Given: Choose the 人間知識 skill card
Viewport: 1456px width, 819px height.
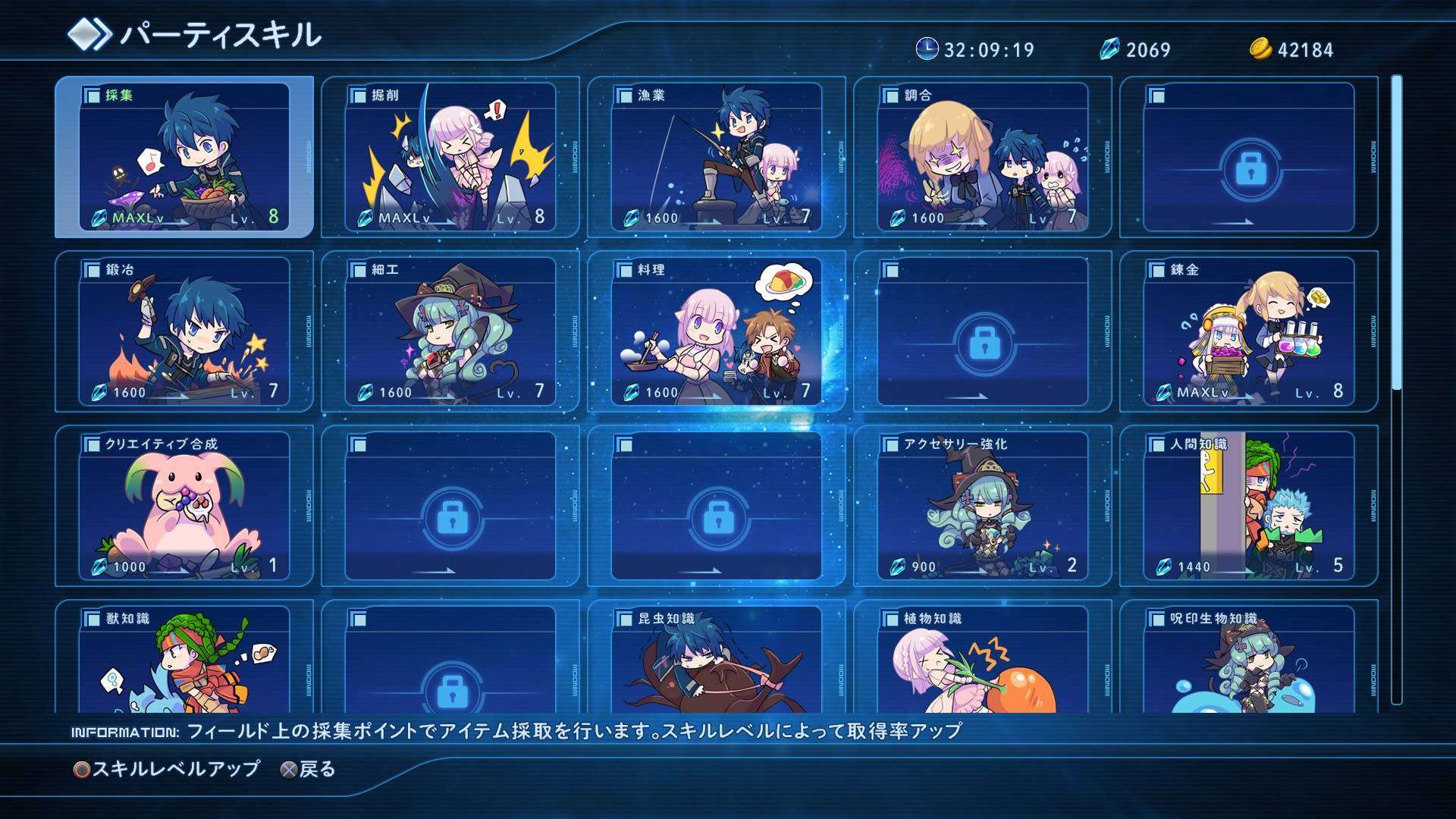Looking at the screenshot, I should pyautogui.click(x=1249, y=506).
